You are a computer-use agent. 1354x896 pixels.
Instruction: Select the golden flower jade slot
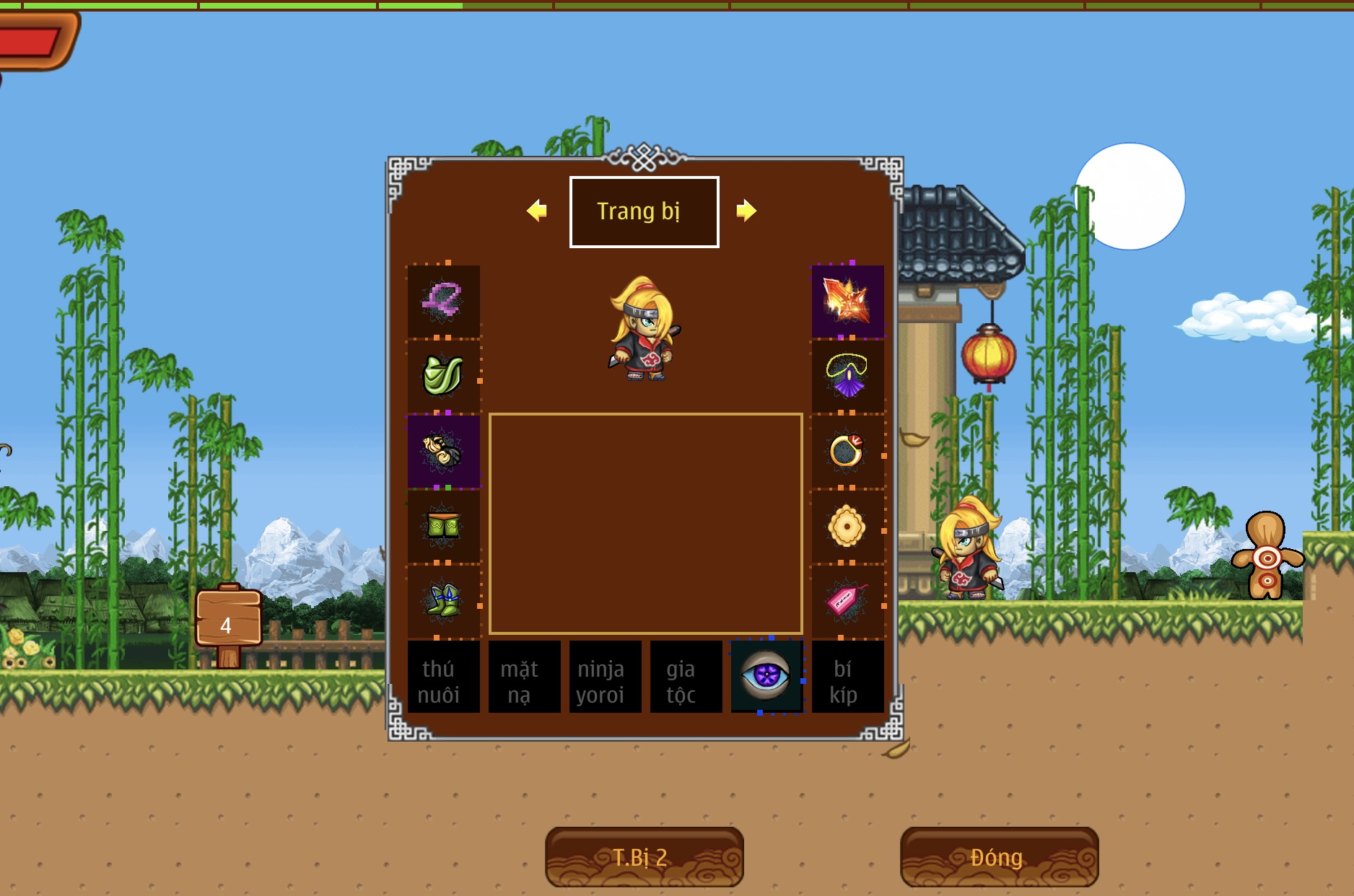[847, 526]
